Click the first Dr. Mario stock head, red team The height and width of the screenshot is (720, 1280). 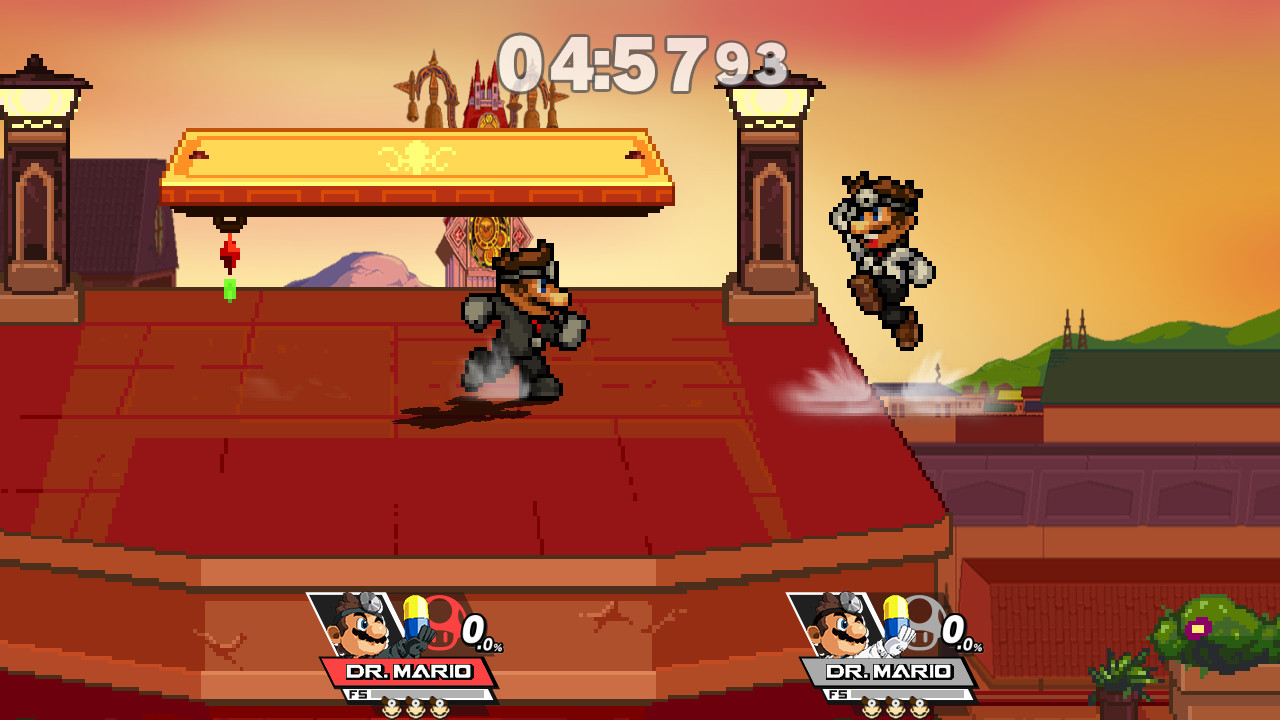[x=392, y=707]
